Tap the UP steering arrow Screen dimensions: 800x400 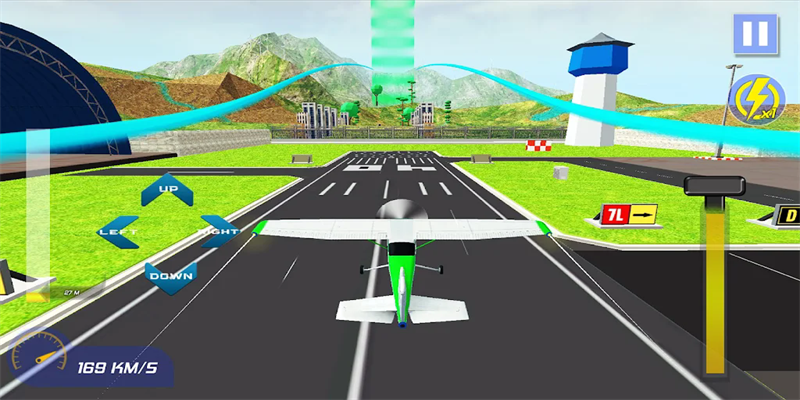click(167, 190)
